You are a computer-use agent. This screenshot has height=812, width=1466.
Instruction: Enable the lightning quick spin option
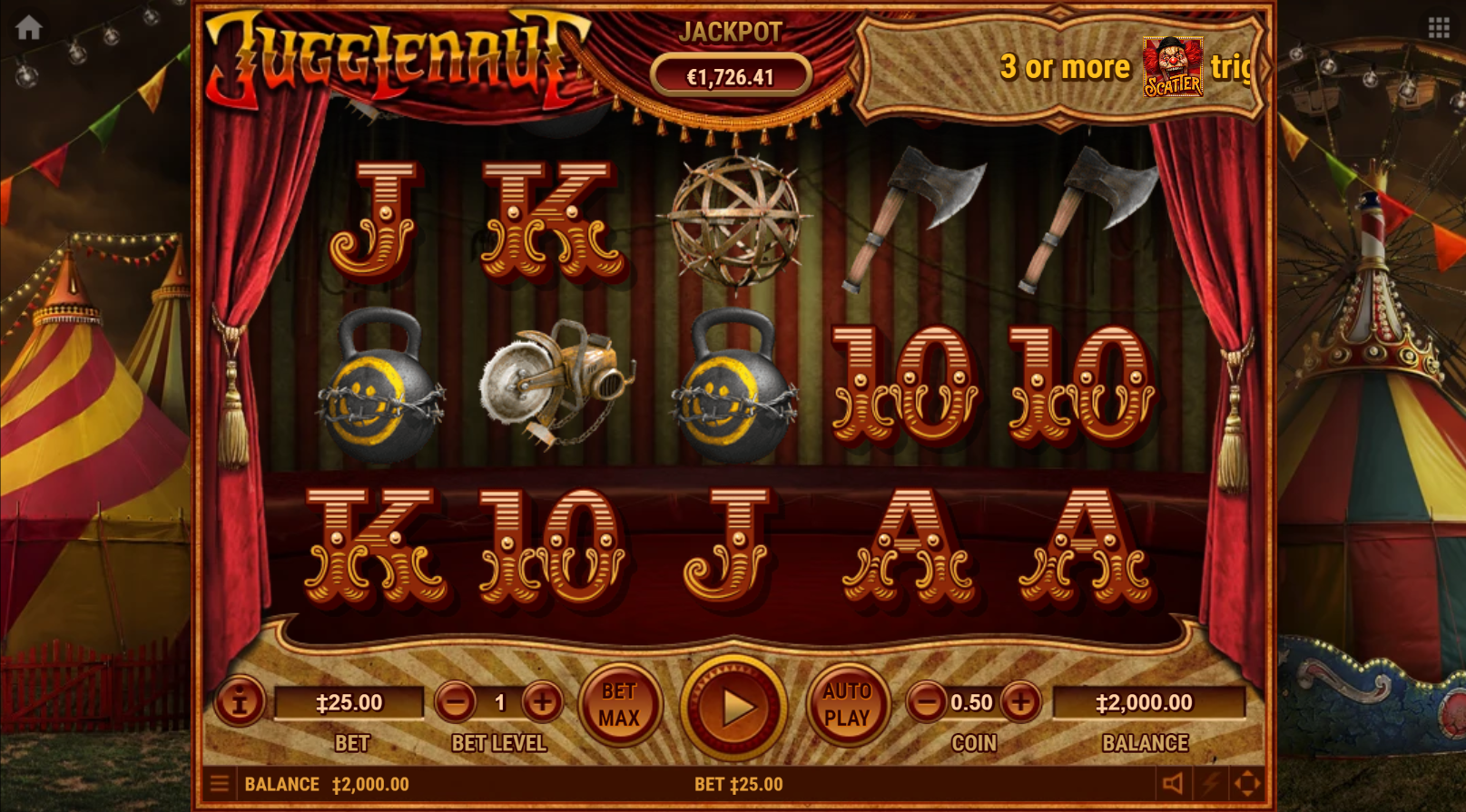tap(1211, 784)
